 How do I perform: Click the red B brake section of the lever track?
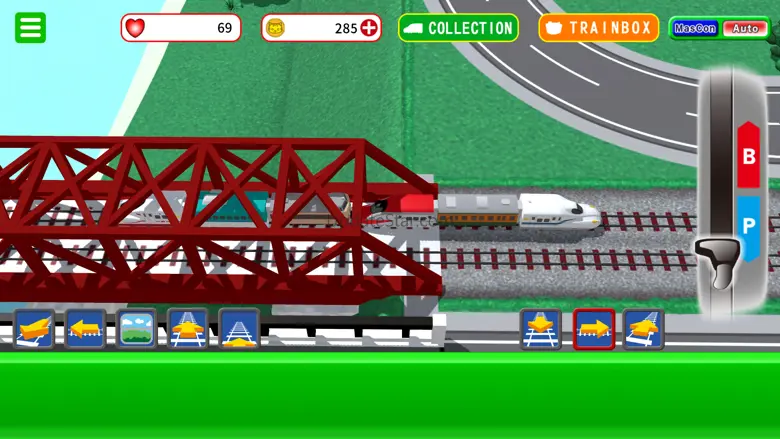tap(748, 156)
